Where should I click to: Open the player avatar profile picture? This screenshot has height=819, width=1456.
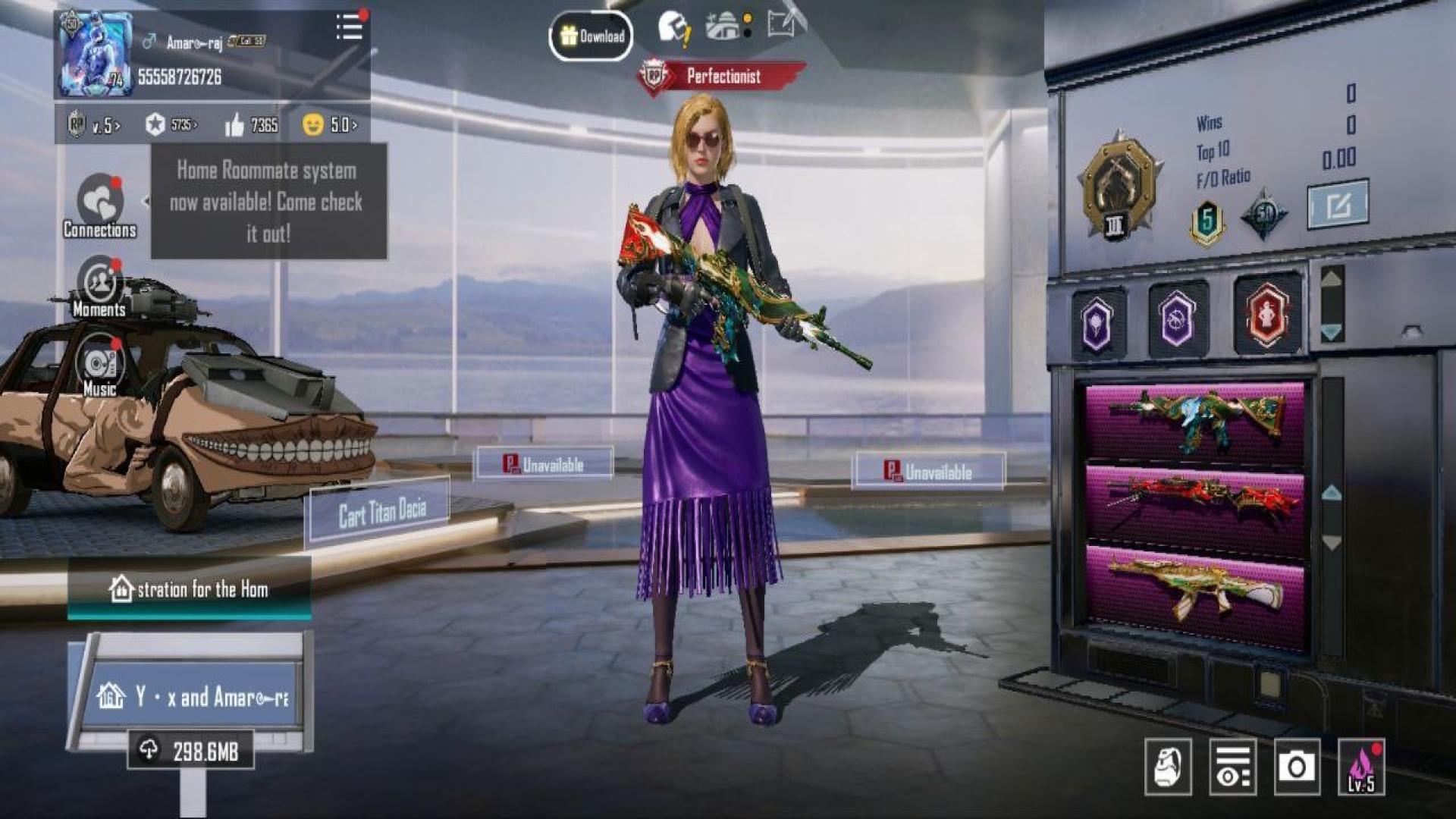pos(95,55)
